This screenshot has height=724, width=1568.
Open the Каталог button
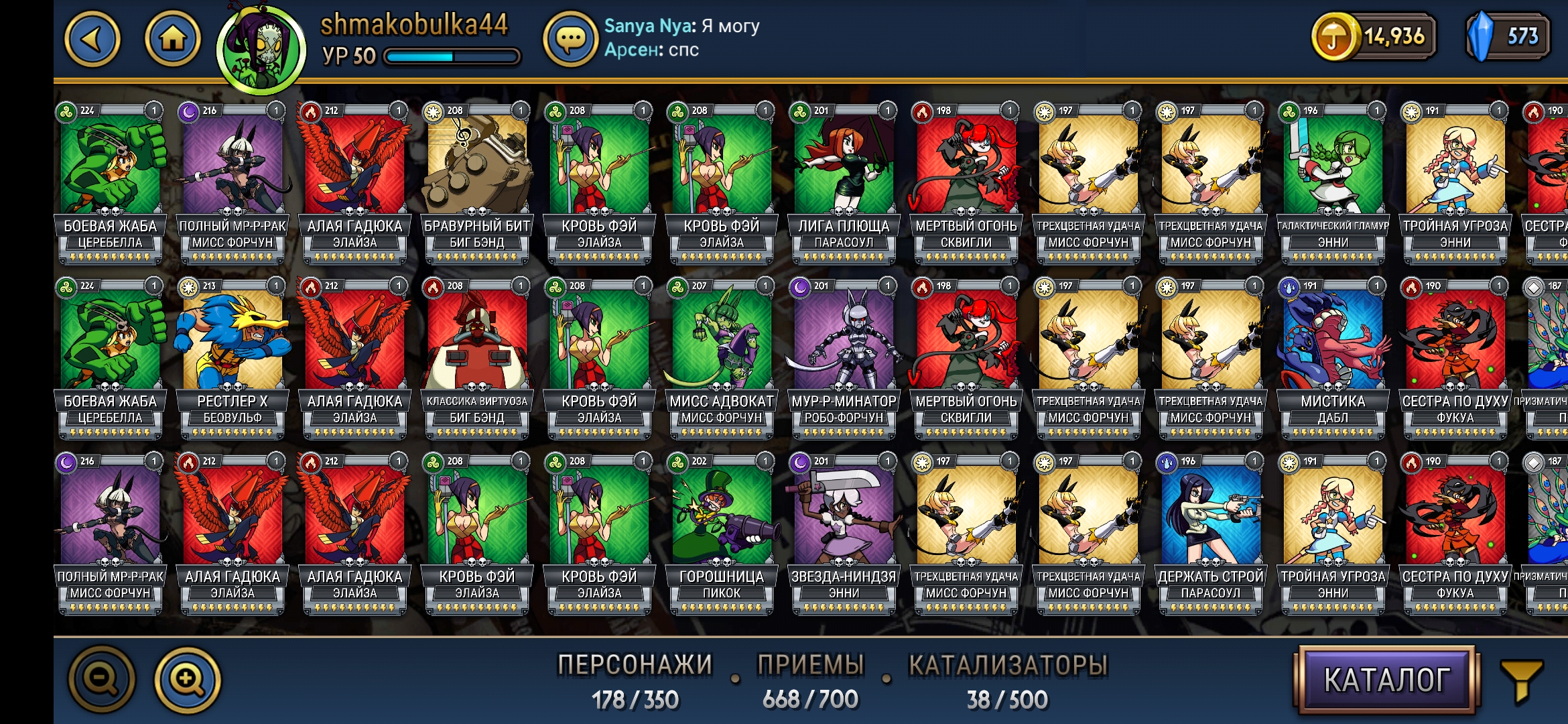(x=1386, y=680)
